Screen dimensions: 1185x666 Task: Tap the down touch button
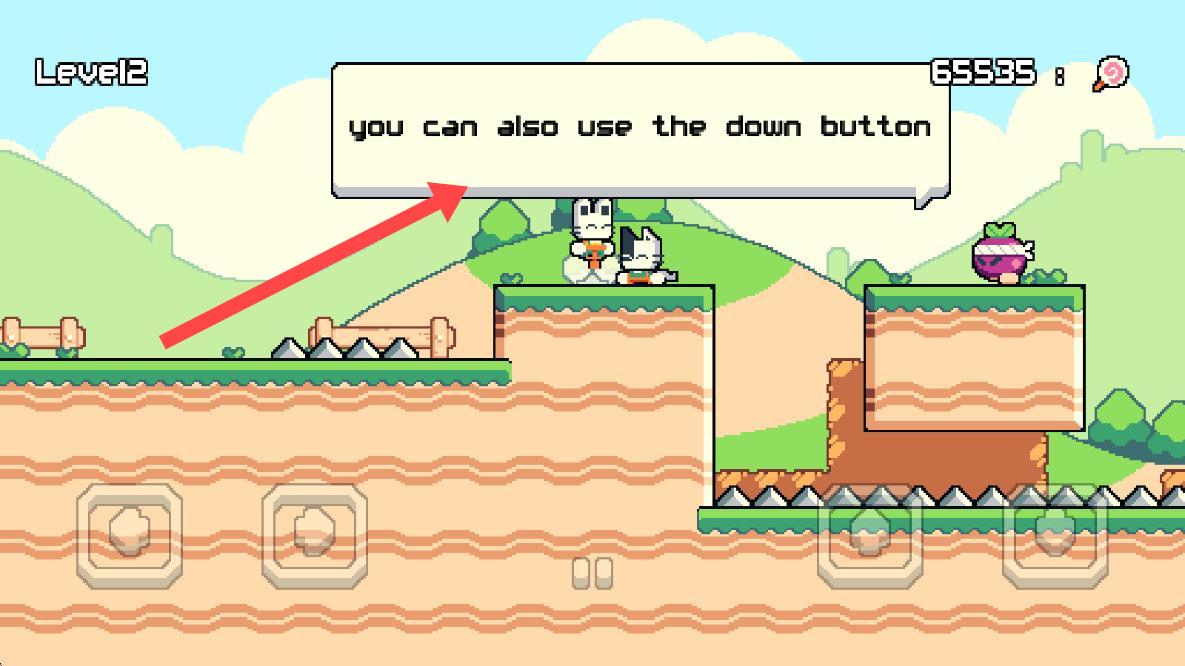(x=1054, y=536)
